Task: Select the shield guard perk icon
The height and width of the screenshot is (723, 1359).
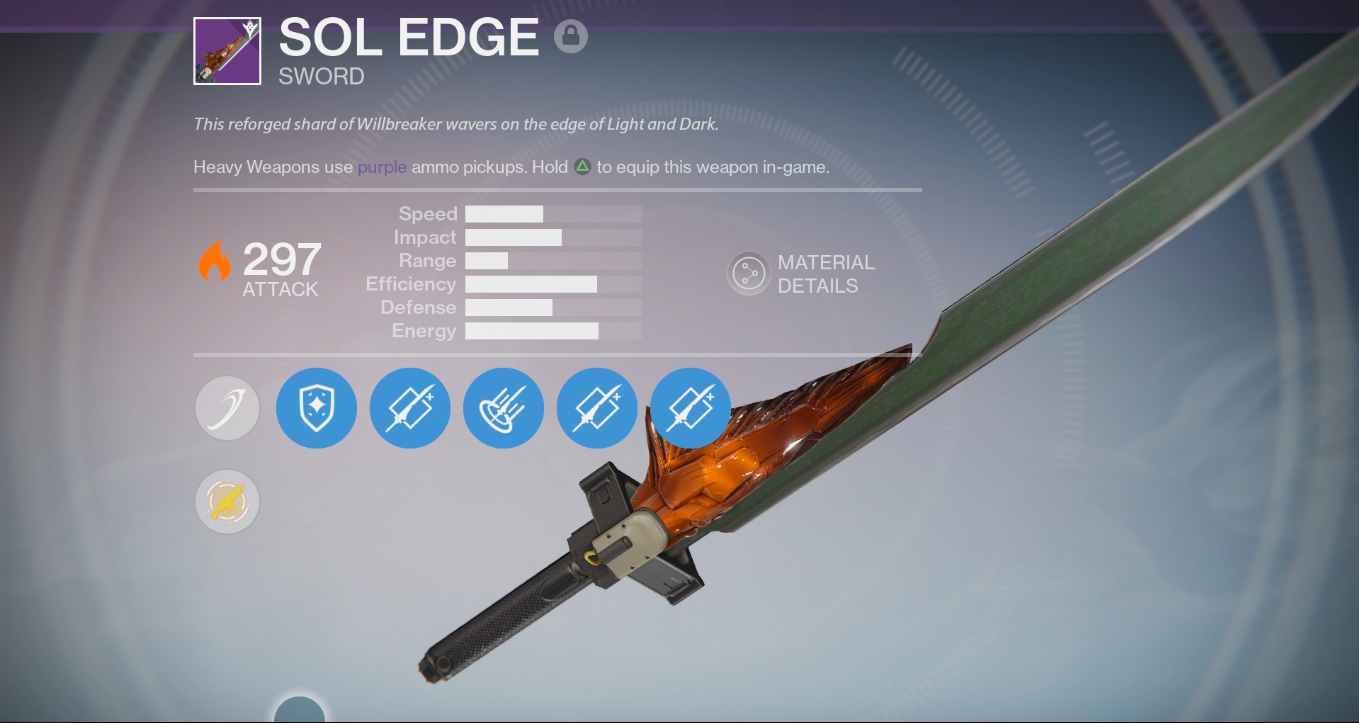Action: point(316,408)
